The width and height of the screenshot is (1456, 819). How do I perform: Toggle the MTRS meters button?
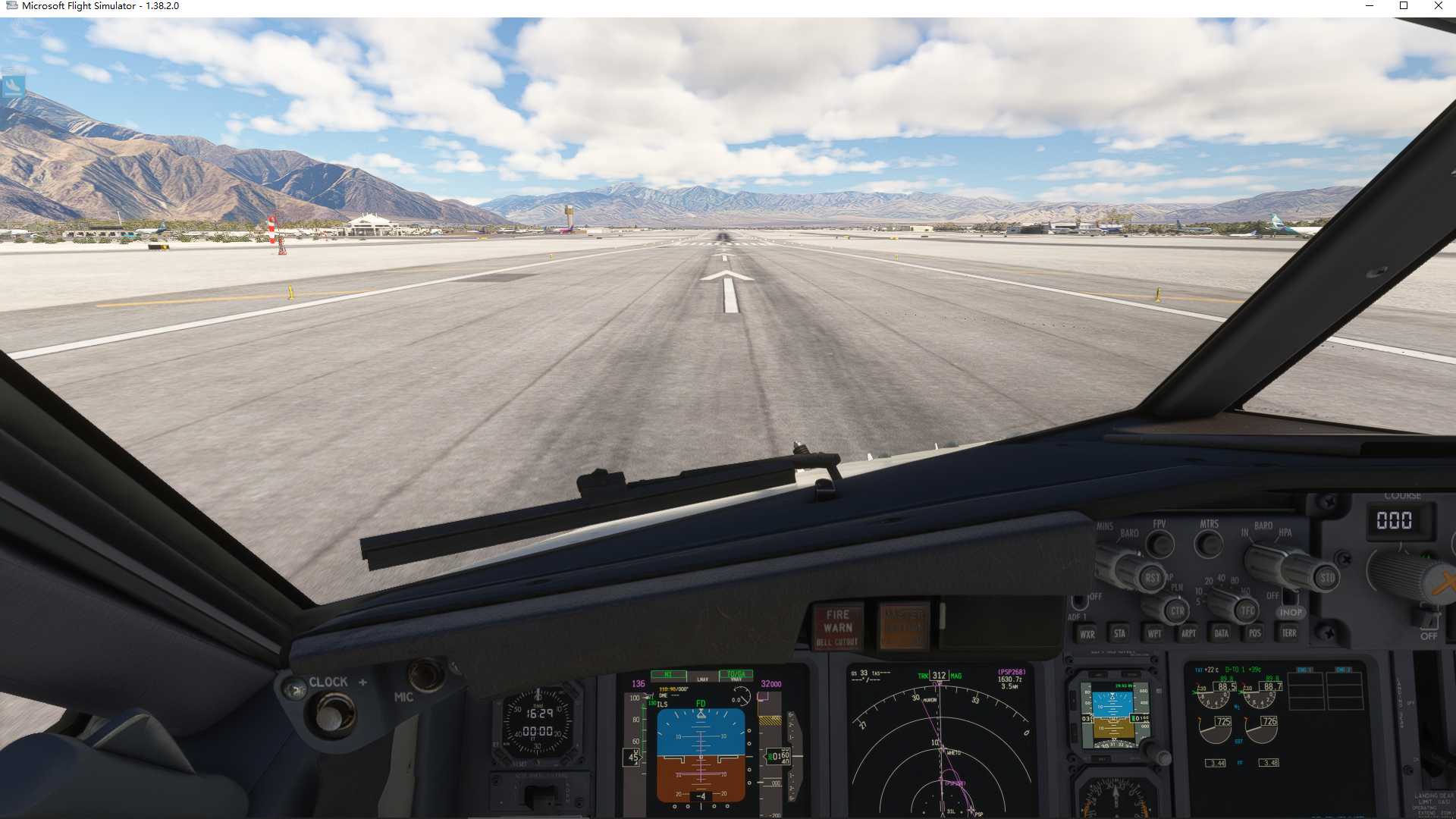click(x=1209, y=543)
